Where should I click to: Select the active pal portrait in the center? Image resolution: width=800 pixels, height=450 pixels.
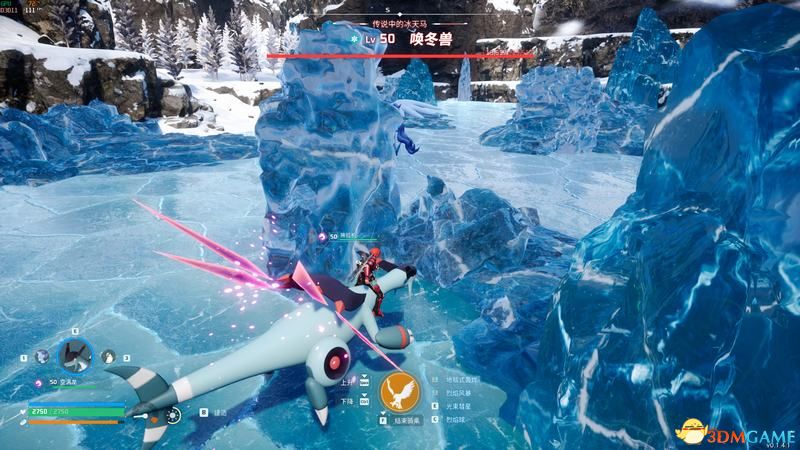pos(75,354)
